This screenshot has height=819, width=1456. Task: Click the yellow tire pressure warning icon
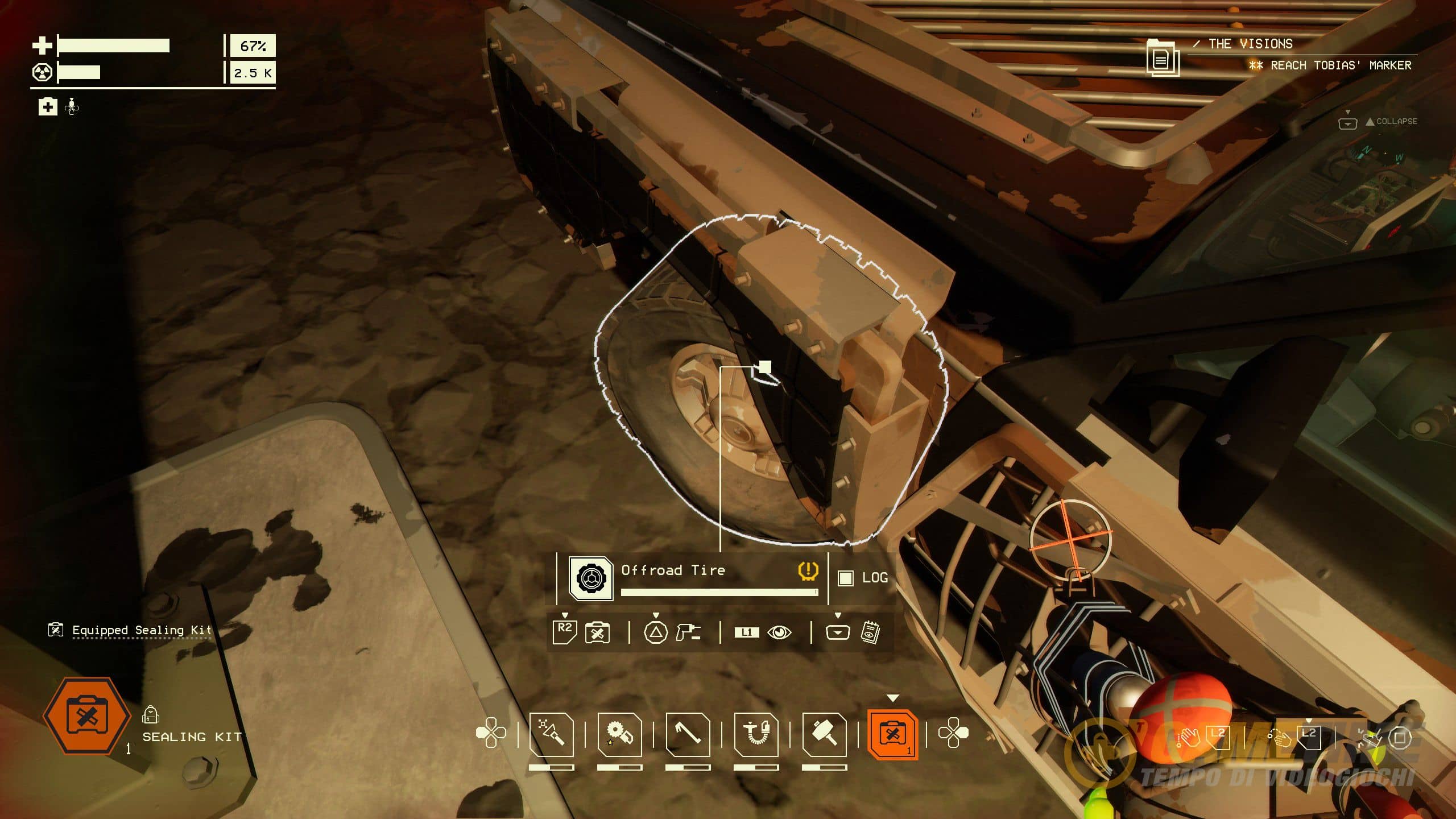pyautogui.click(x=808, y=570)
